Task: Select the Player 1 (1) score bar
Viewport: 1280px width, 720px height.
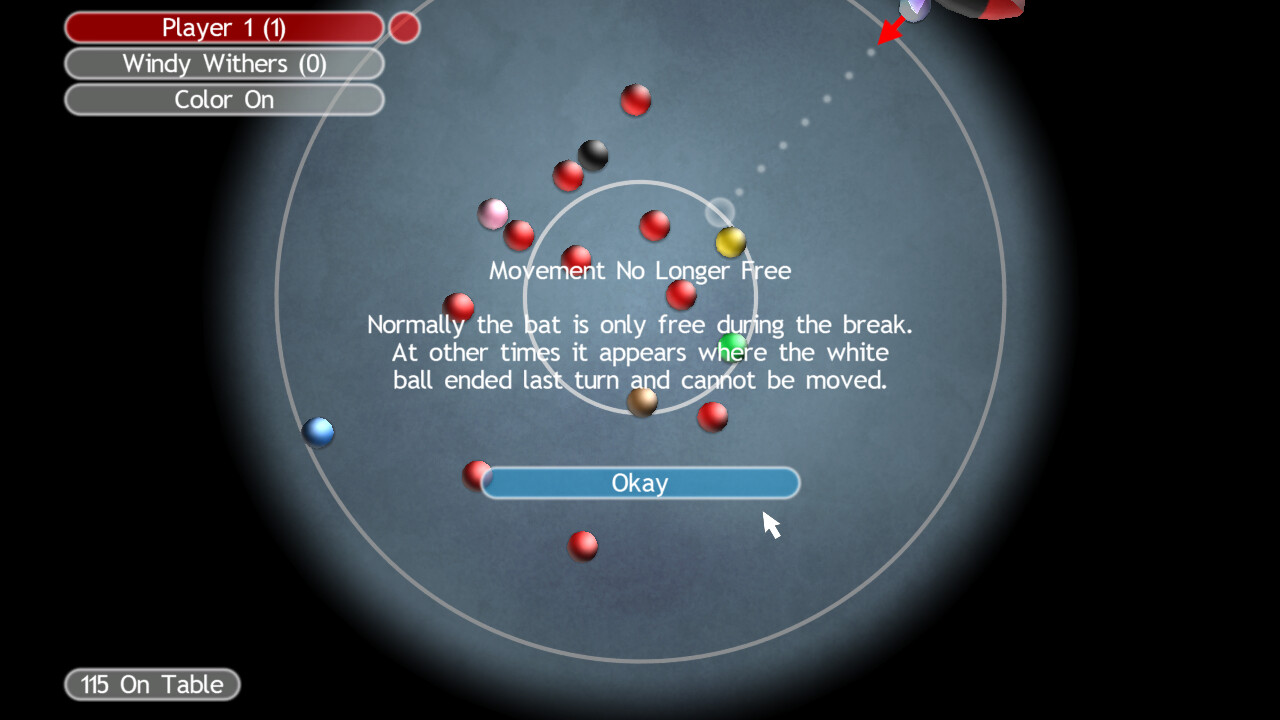Action: tap(222, 27)
